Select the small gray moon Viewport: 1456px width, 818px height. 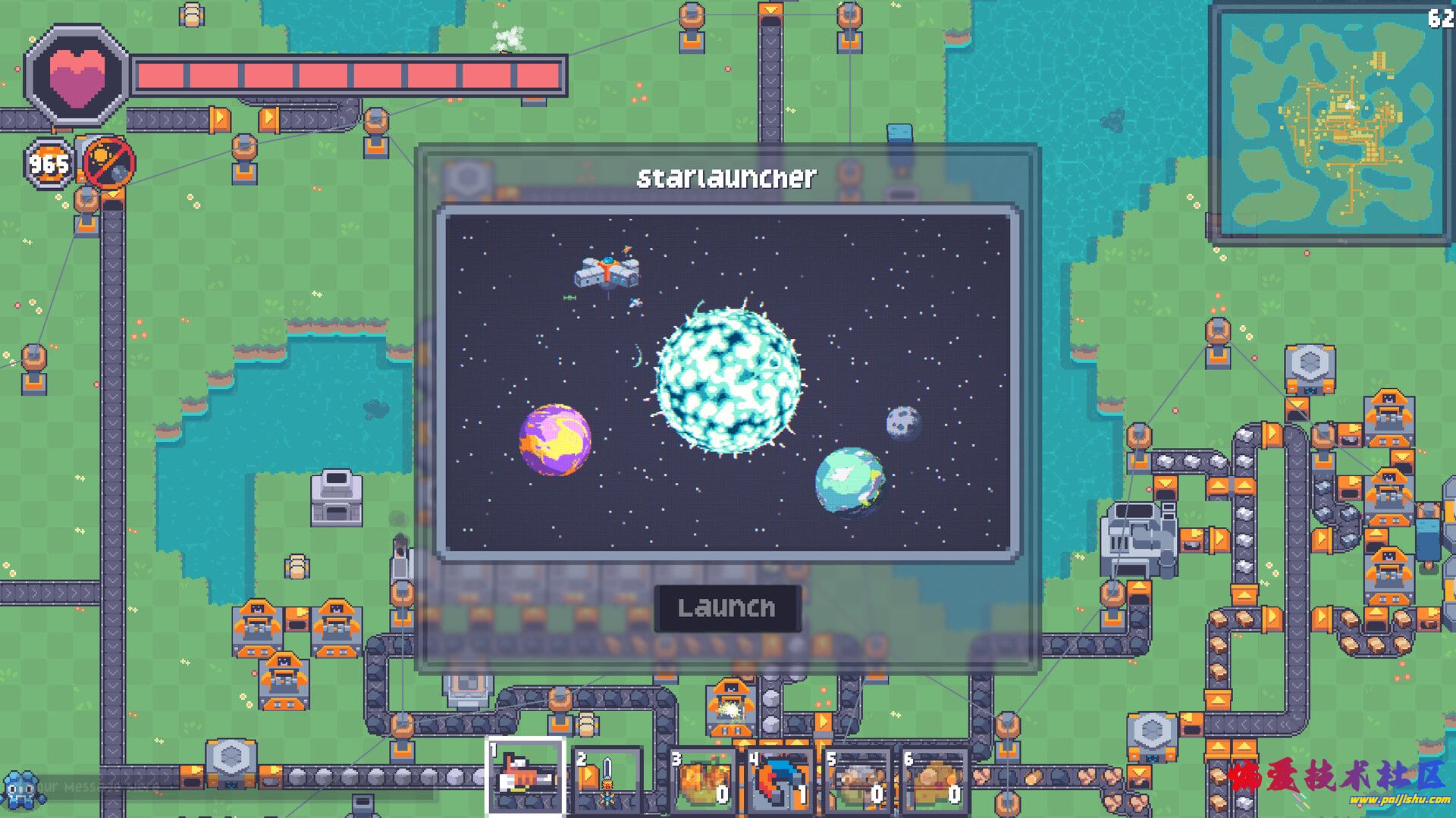click(x=903, y=422)
